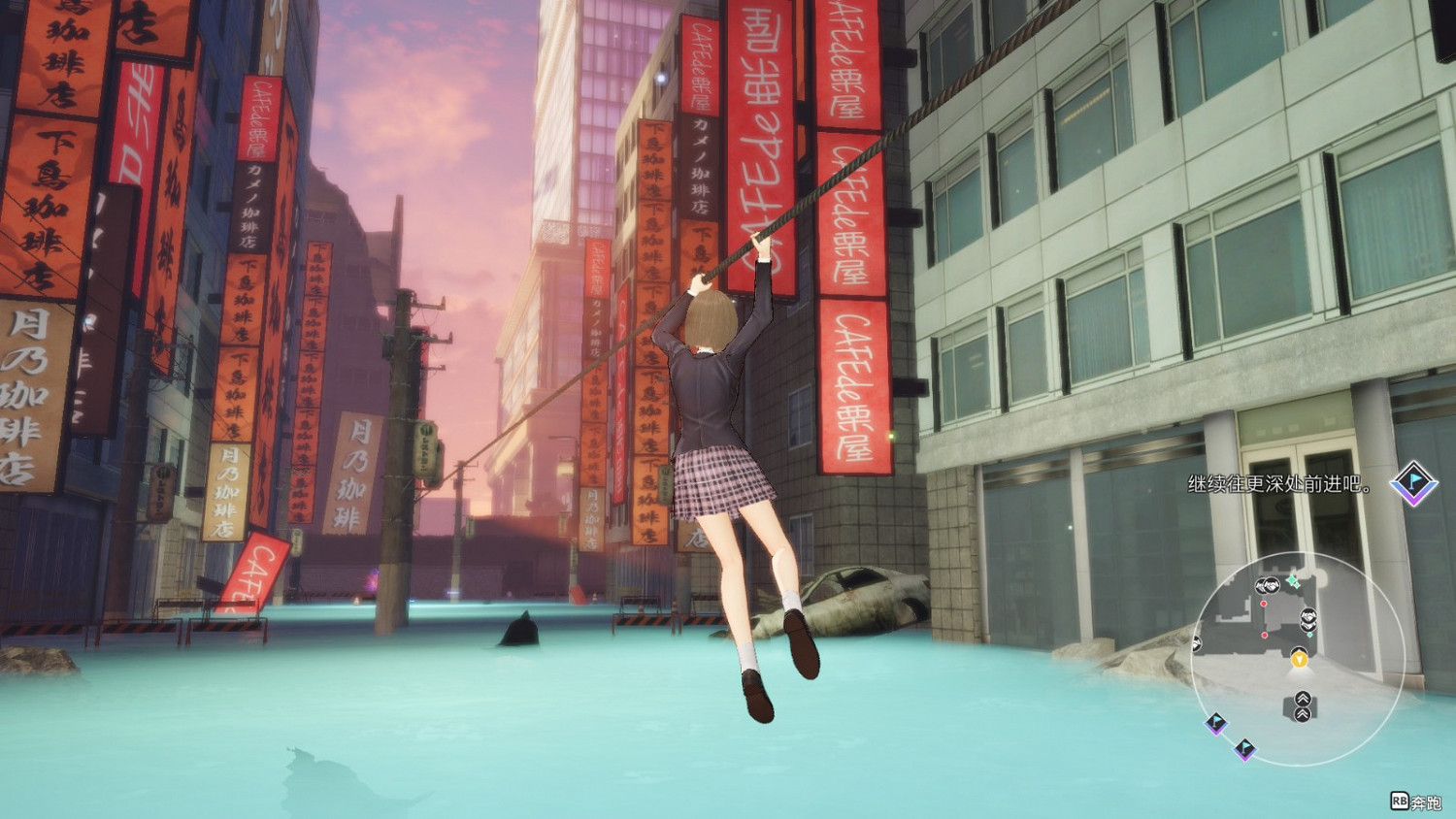Expand the upper double-chevron elevation marker on minimap

coord(1303,699)
